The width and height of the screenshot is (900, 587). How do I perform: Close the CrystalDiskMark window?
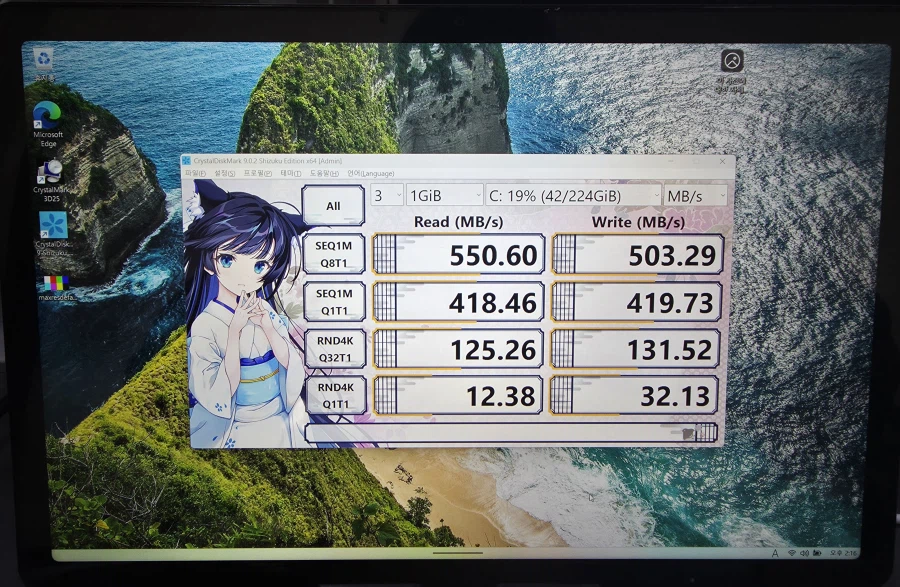pos(723,161)
